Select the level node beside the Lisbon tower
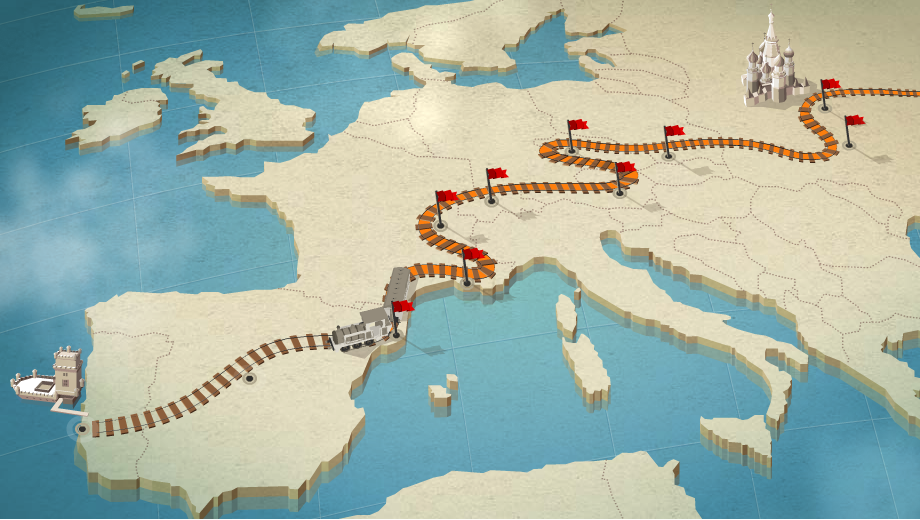This screenshot has height=520, width=920. (82, 429)
